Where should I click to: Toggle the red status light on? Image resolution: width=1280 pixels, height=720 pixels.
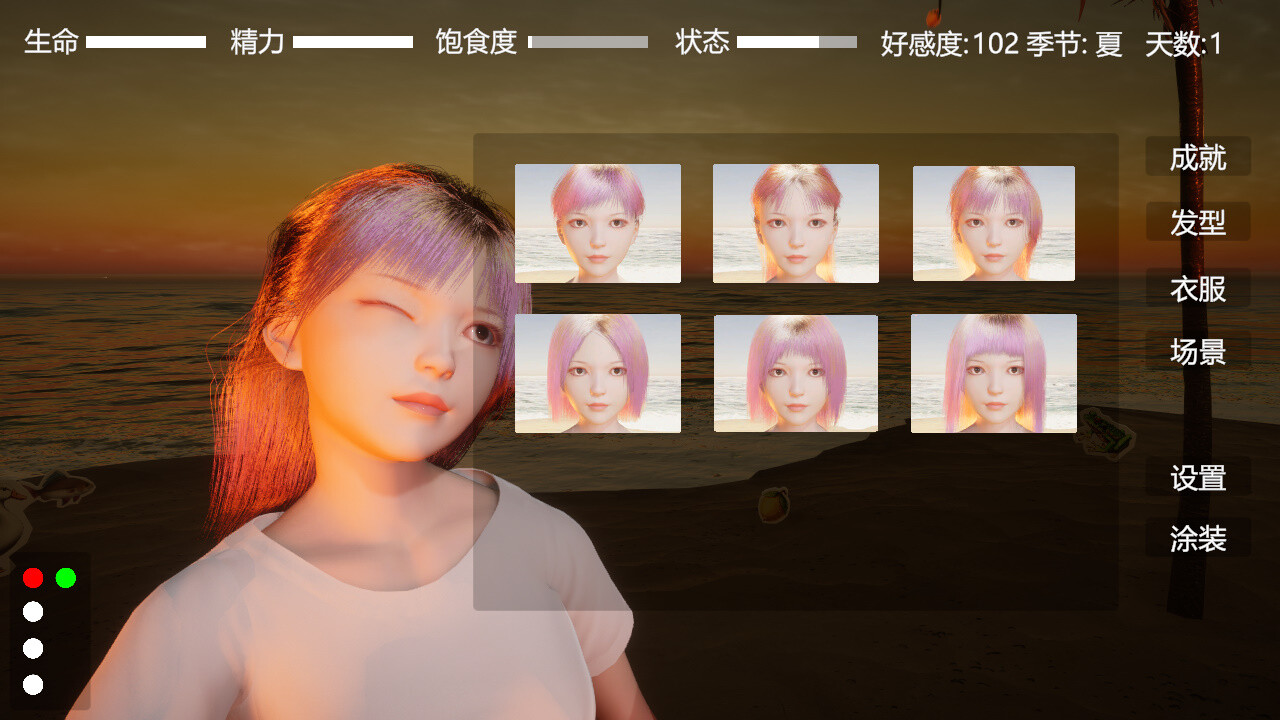point(33,577)
